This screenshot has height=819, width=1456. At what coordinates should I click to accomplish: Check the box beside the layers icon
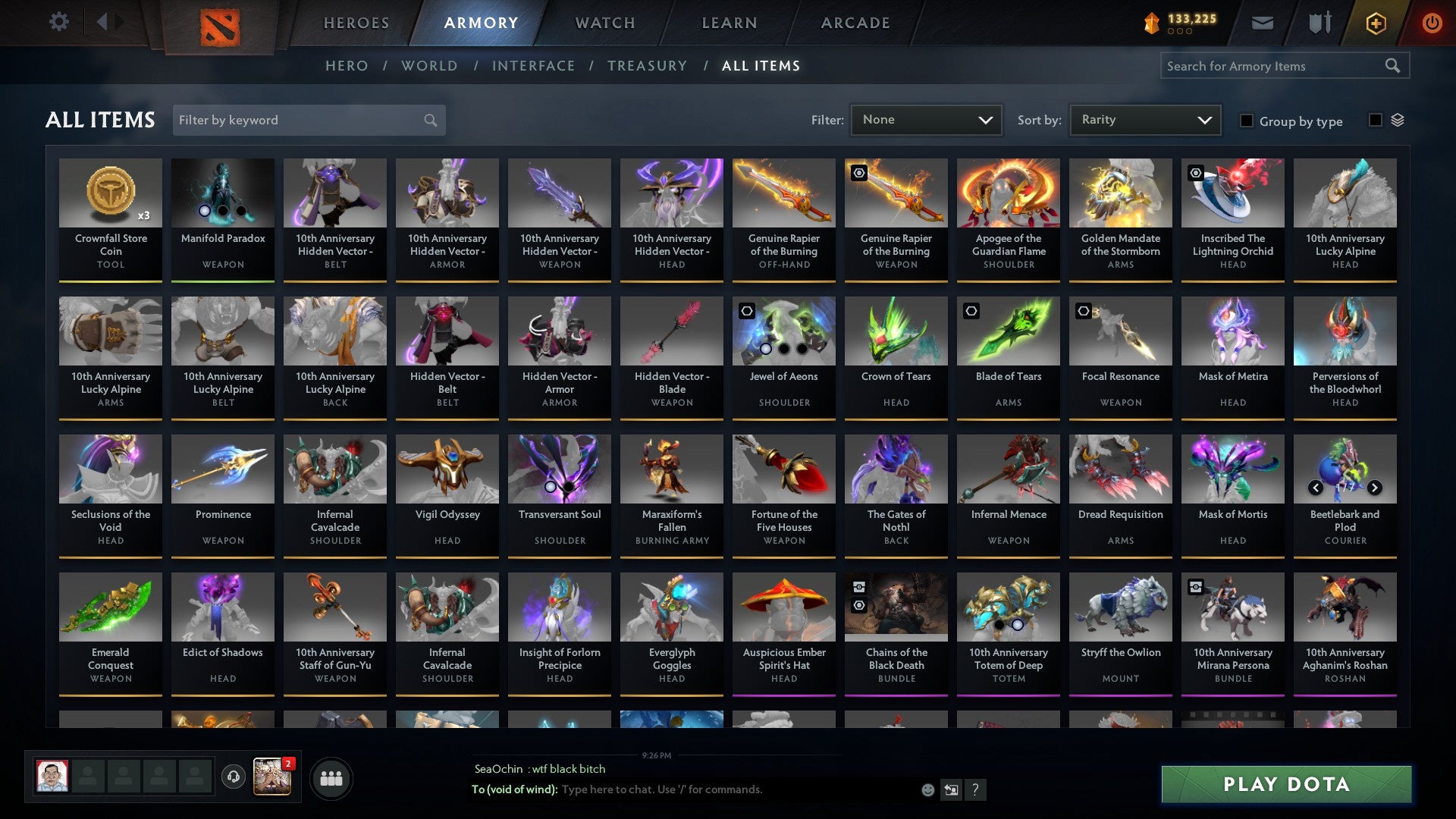click(x=1375, y=121)
